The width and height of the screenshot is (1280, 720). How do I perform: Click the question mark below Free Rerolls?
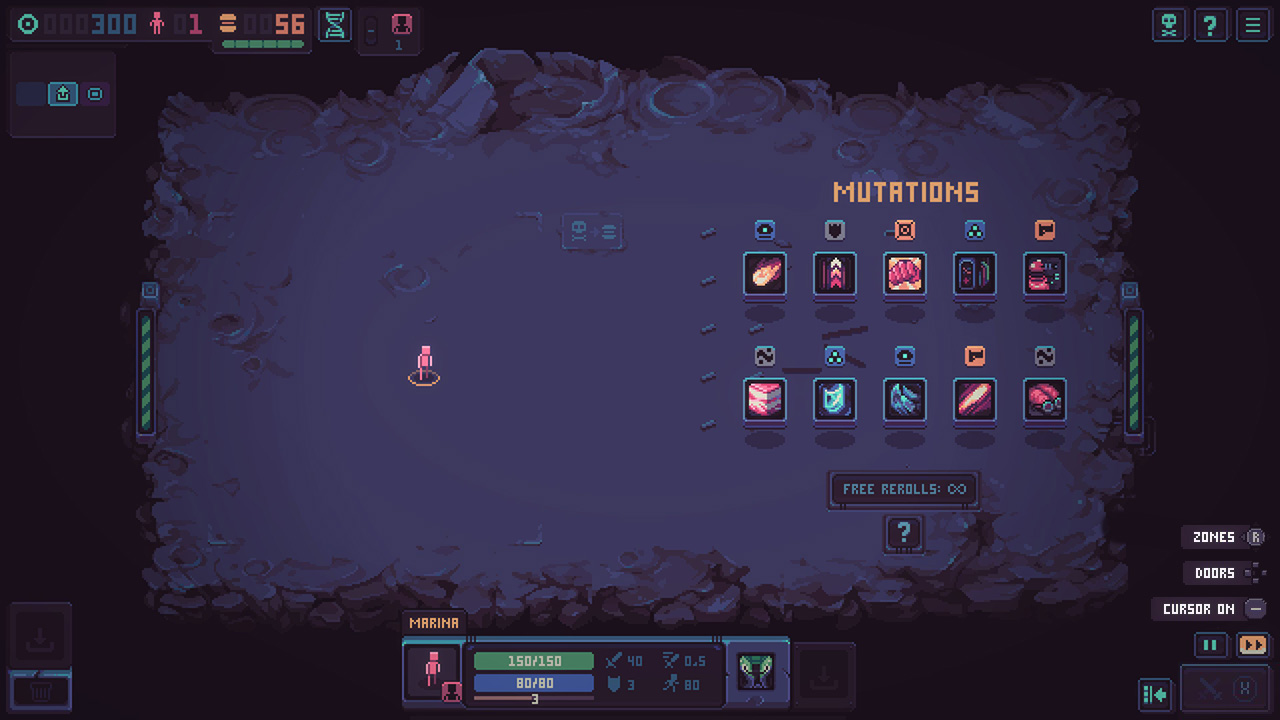pyautogui.click(x=904, y=534)
